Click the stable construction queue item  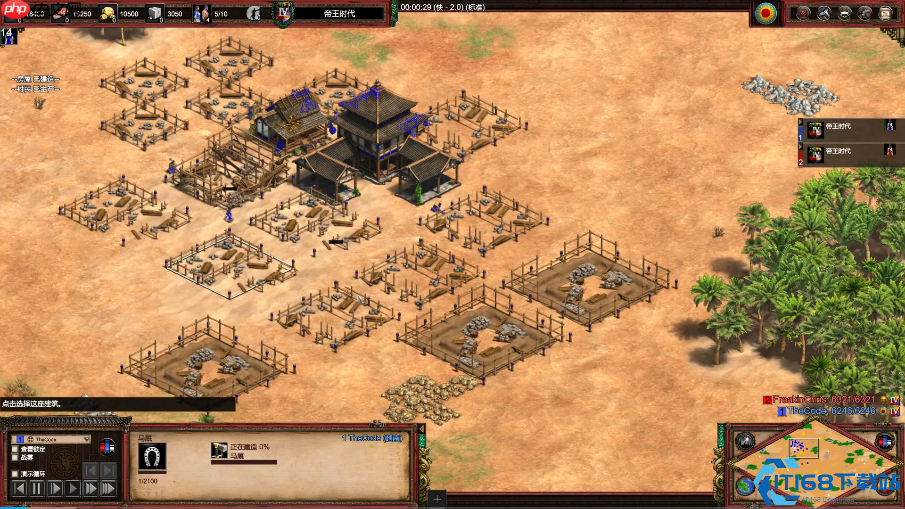pos(218,451)
